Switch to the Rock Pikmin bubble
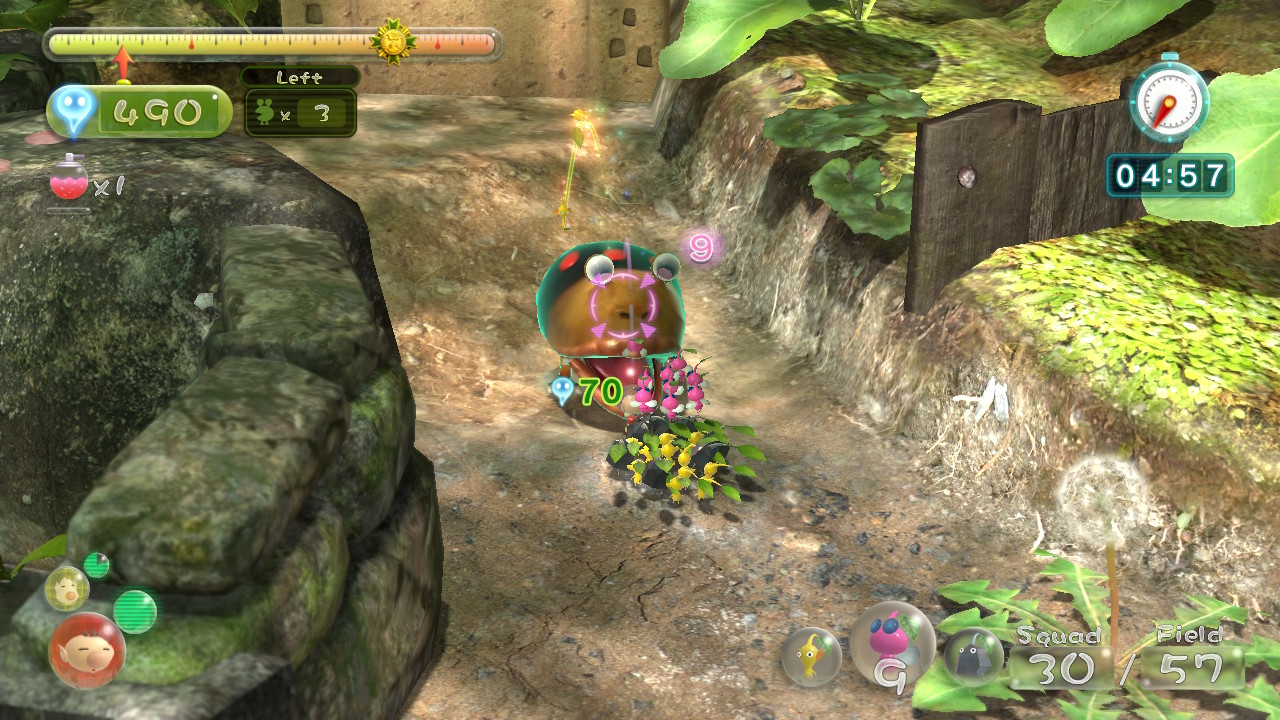 (973, 656)
